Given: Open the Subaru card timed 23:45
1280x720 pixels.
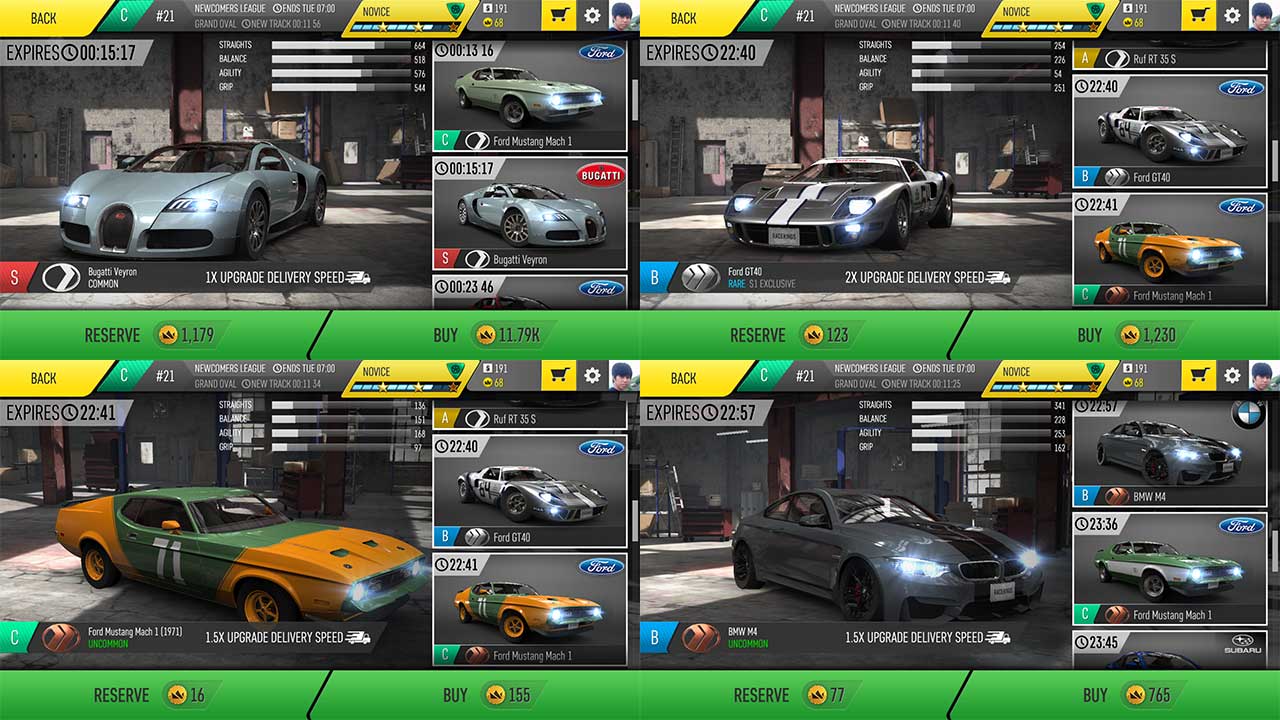Looking at the screenshot, I should pyautogui.click(x=1170, y=650).
